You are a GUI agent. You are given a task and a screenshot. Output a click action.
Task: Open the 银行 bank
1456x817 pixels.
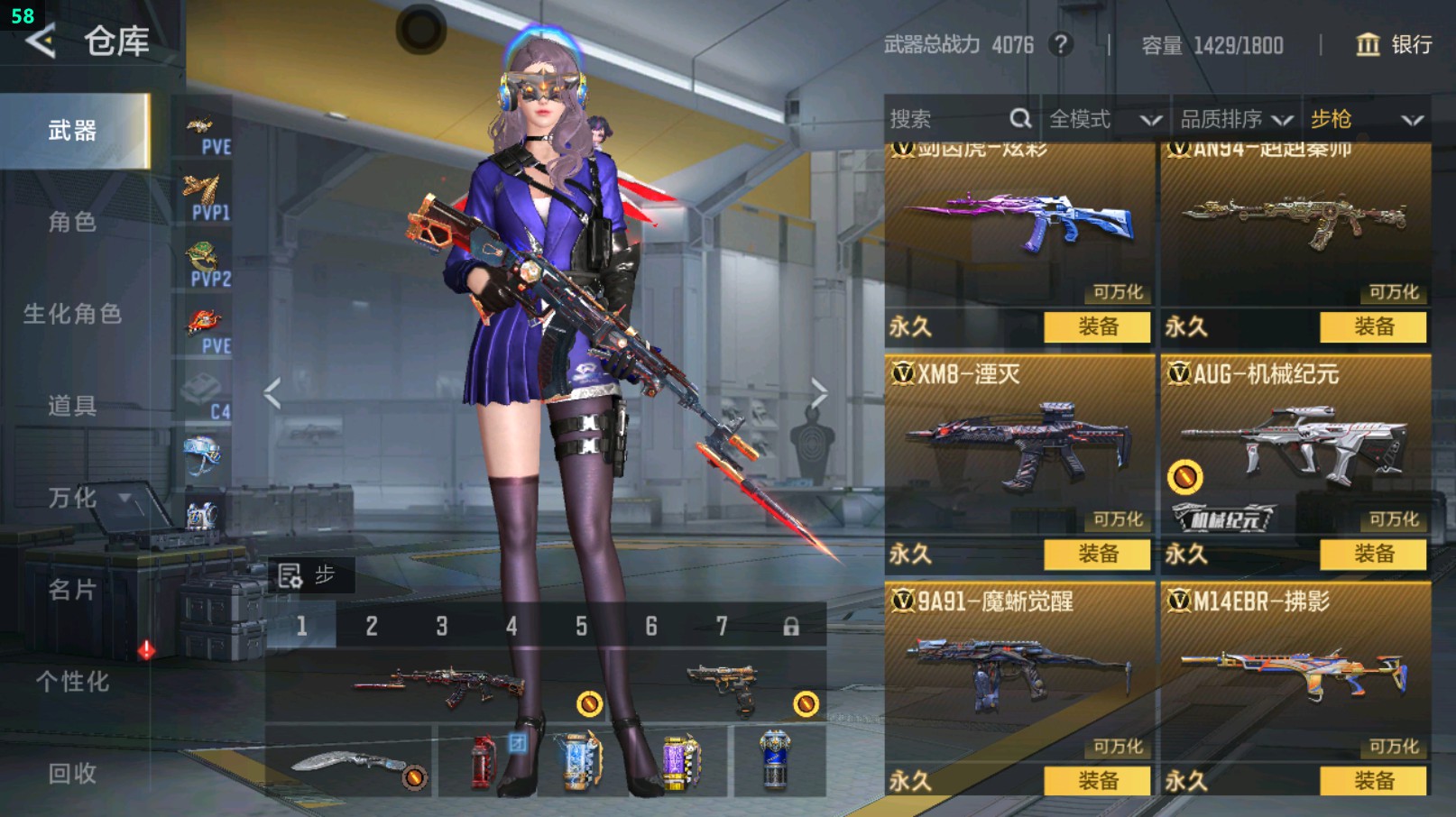(x=1394, y=44)
